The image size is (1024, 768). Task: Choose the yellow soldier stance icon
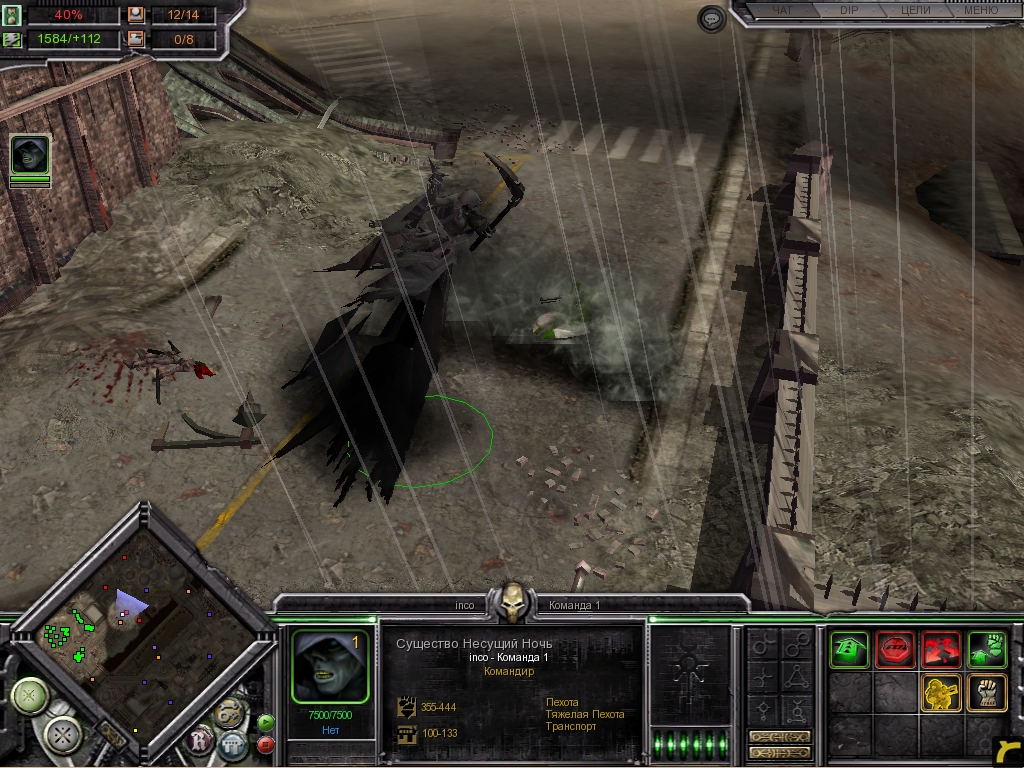tap(941, 692)
